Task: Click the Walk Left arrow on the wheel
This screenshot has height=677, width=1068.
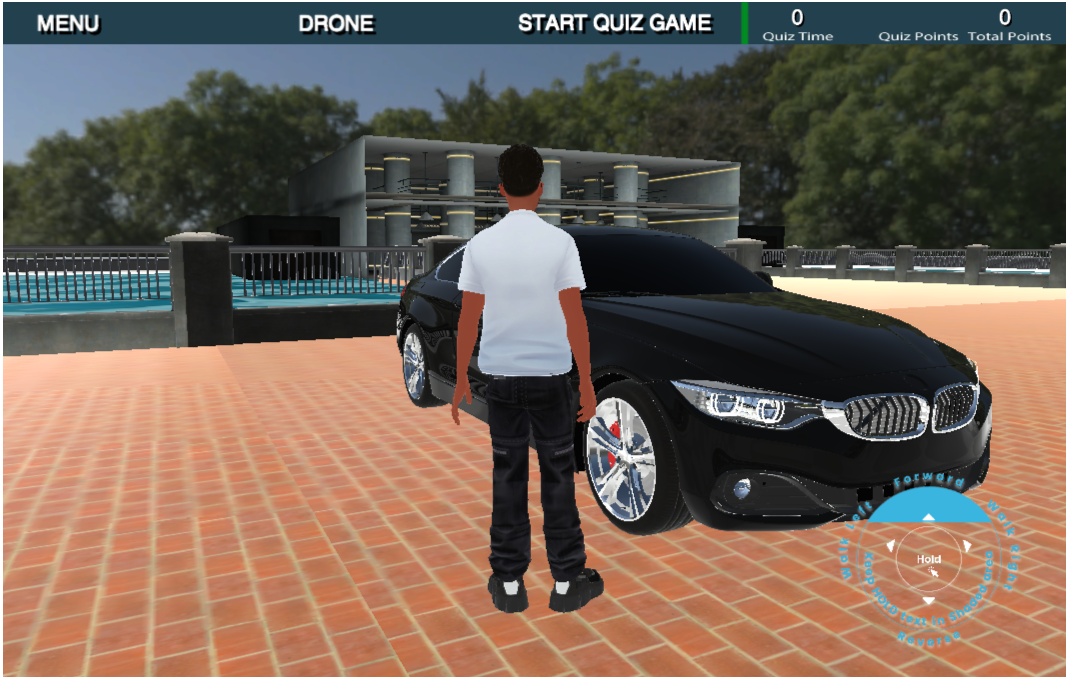Action: pyautogui.click(x=888, y=547)
